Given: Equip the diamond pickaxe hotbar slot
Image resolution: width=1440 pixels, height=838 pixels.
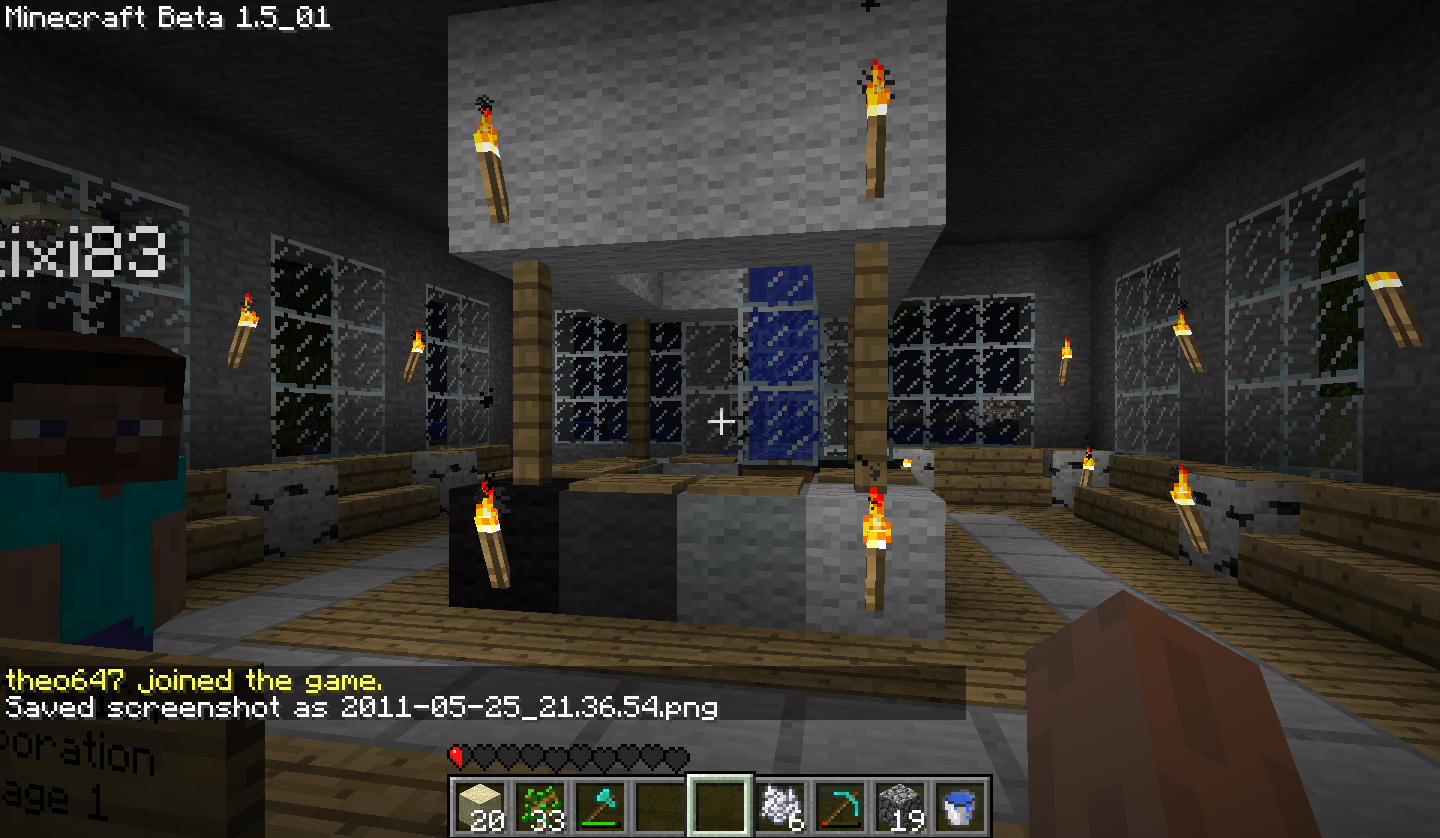Looking at the screenshot, I should click(839, 806).
